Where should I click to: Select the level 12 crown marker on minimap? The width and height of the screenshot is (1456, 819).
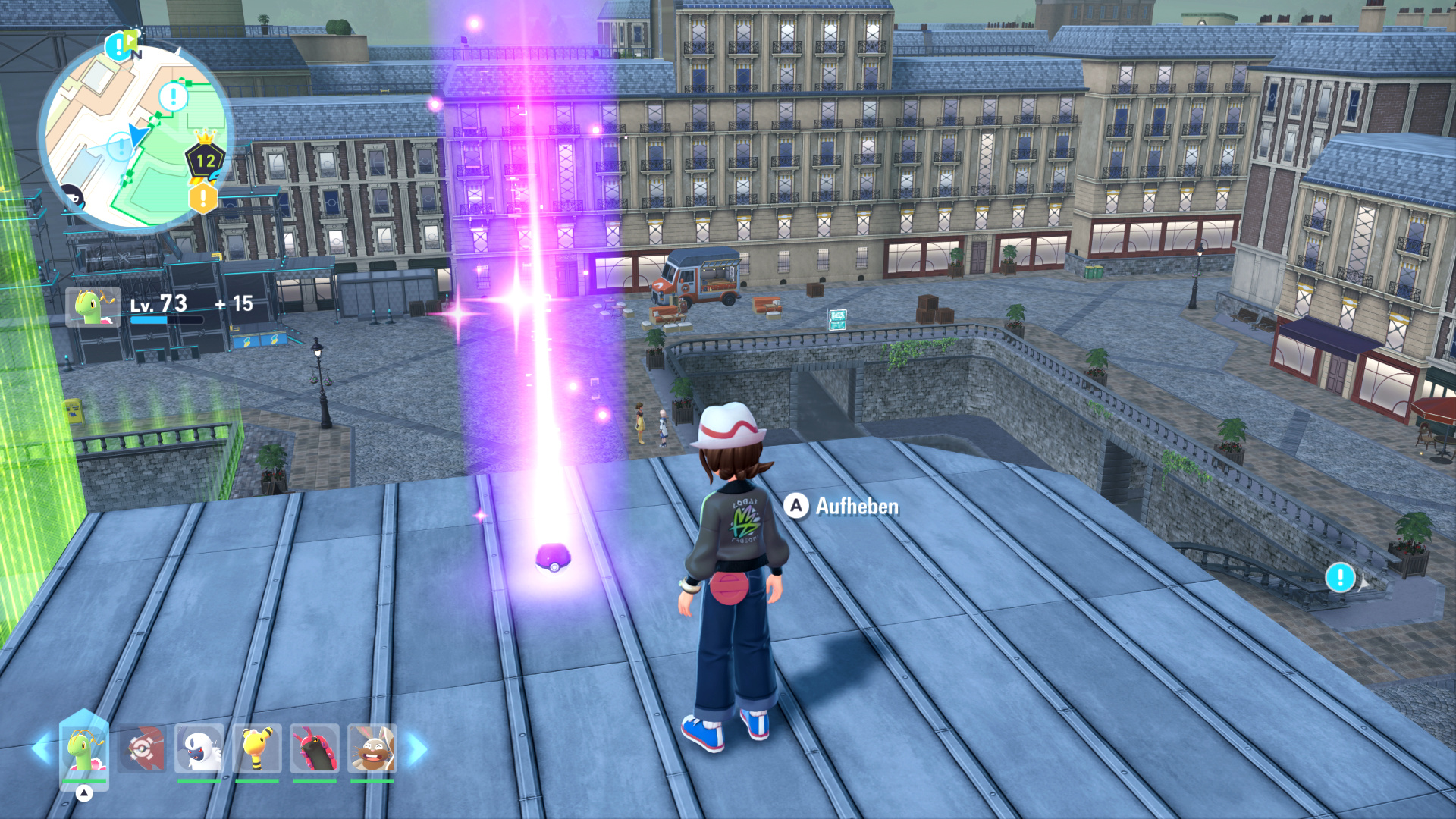pos(206,158)
